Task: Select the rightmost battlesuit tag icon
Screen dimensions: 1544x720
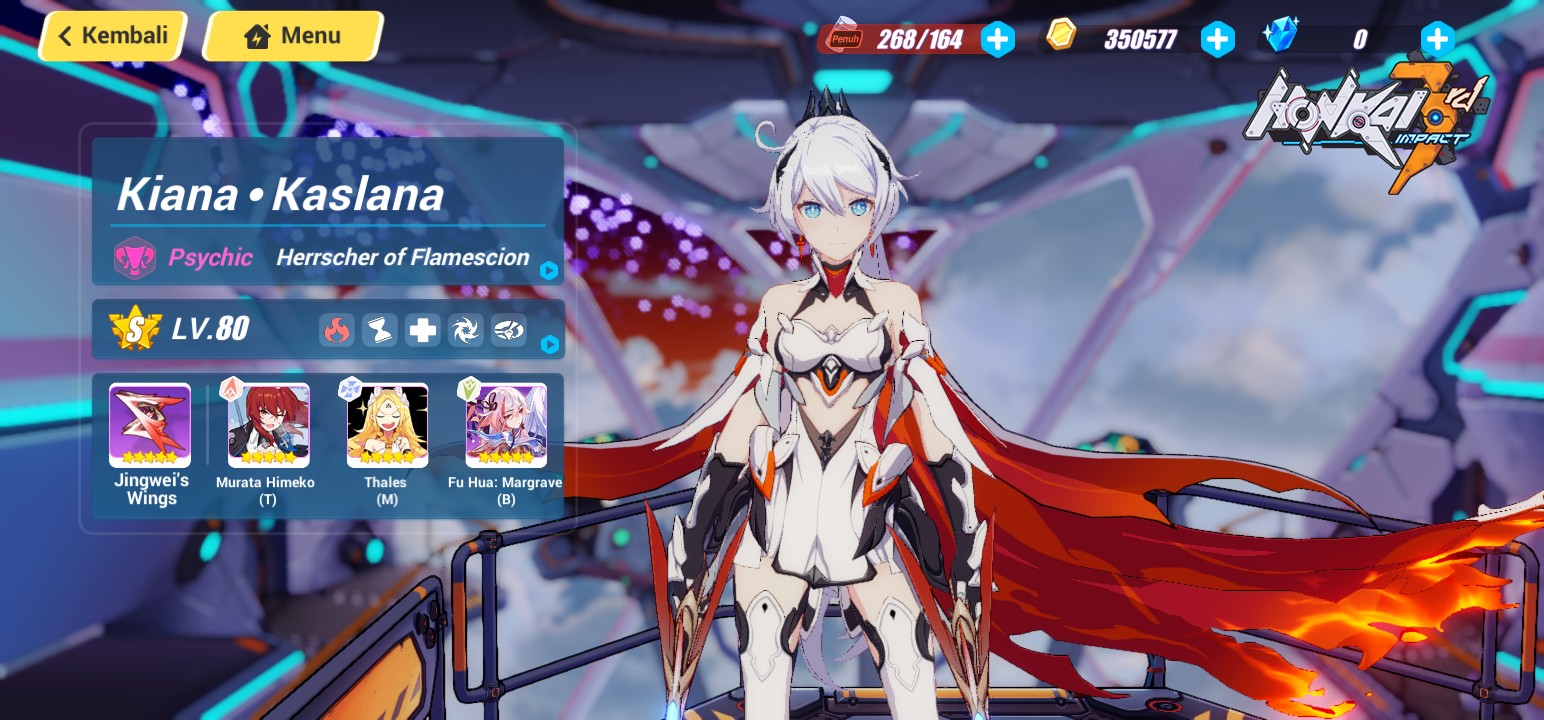Action: (509, 330)
